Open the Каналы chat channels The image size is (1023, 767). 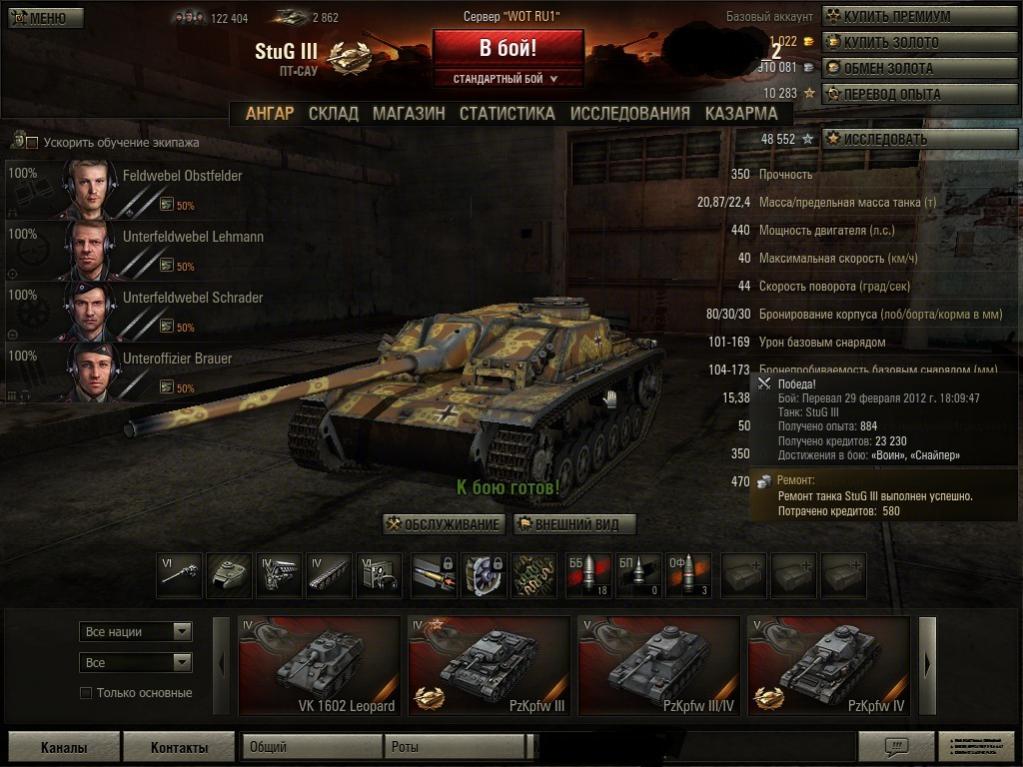coord(64,747)
